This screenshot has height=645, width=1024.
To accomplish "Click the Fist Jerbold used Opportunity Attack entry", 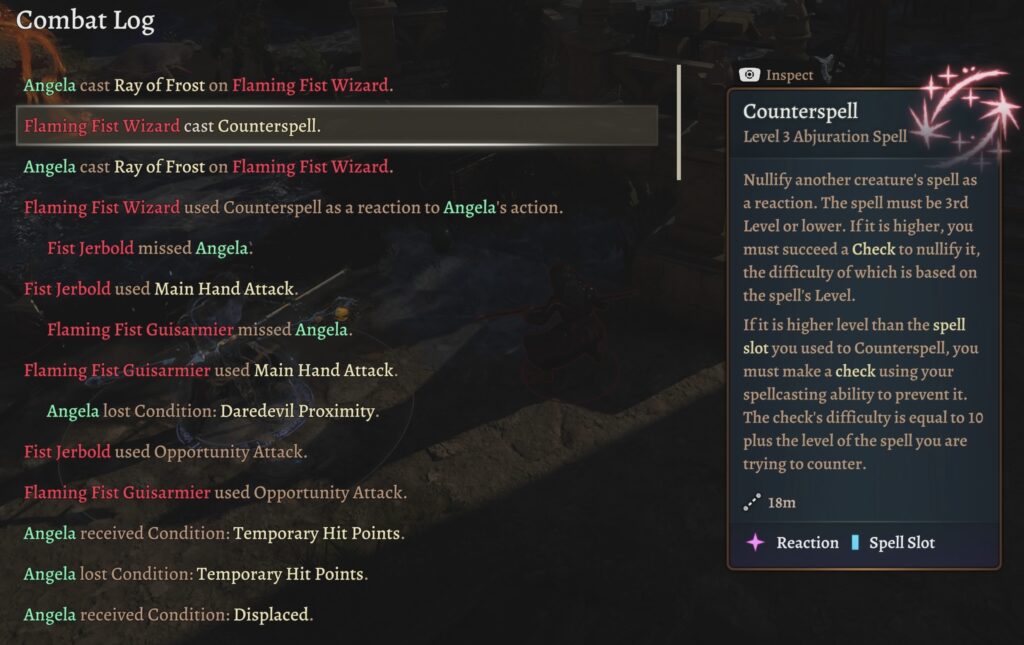I will [165, 452].
